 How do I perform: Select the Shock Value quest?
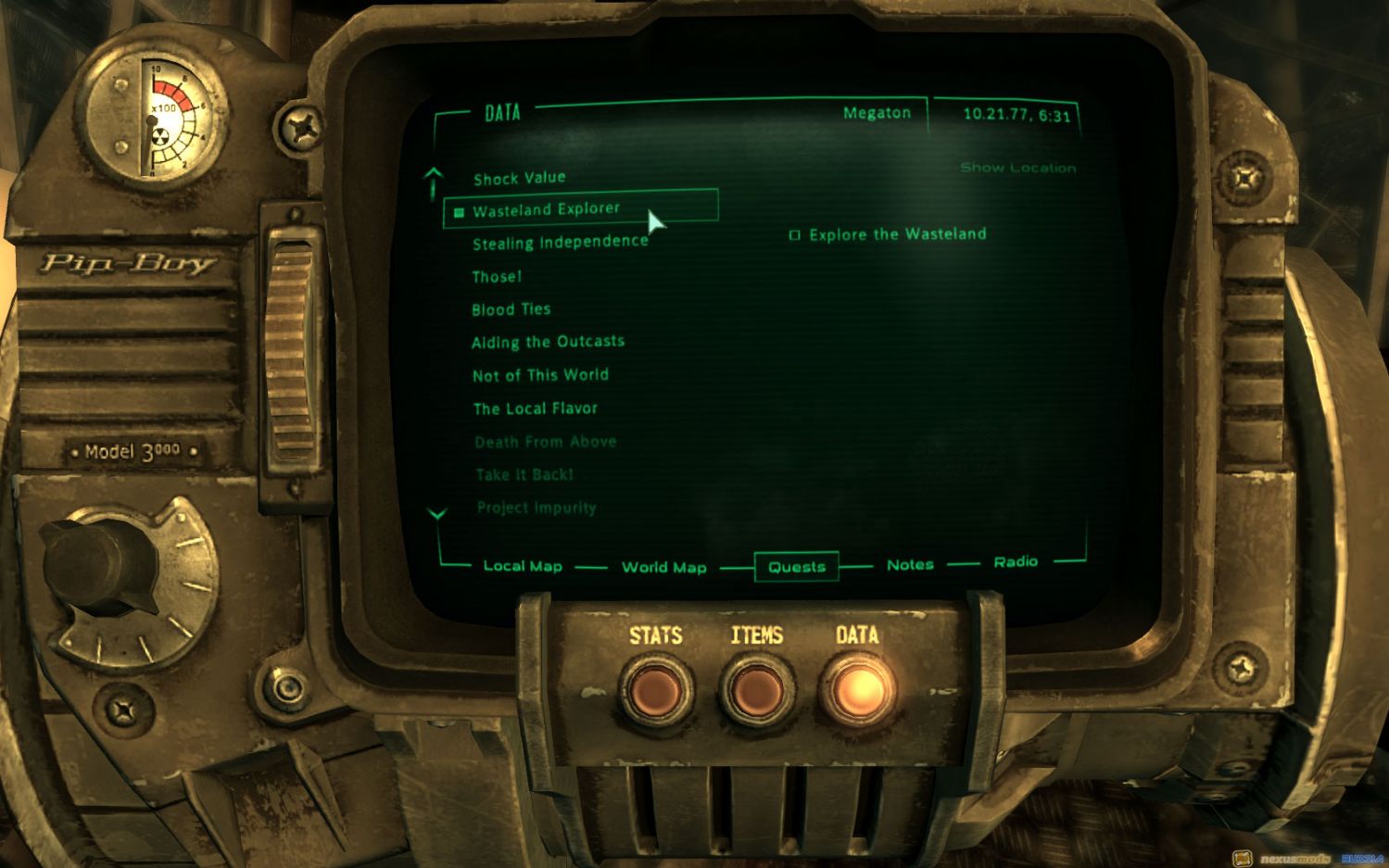click(x=519, y=178)
